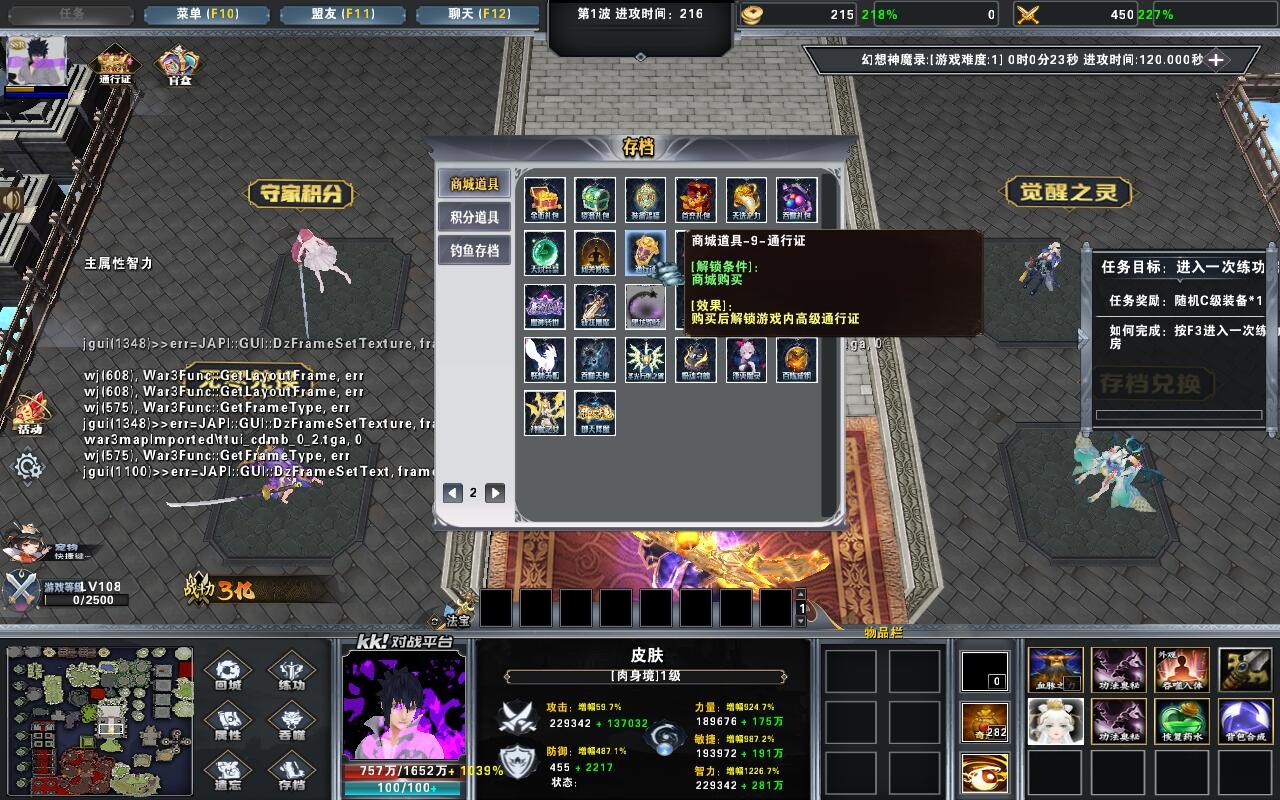Open the 菜单 (F10) menu
The height and width of the screenshot is (800, 1280).
click(204, 15)
